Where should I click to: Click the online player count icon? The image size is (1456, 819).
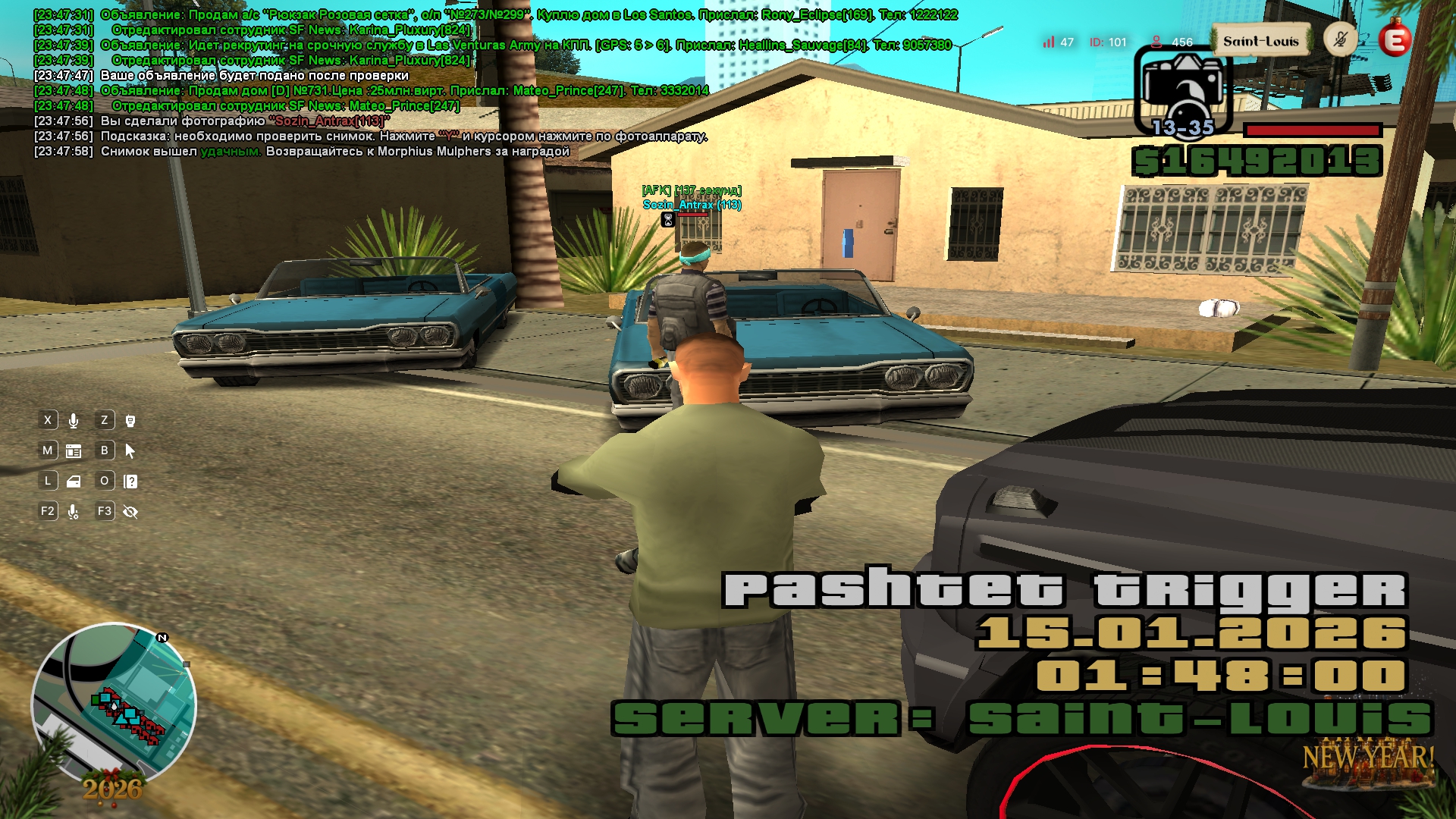pyautogui.click(x=1156, y=42)
